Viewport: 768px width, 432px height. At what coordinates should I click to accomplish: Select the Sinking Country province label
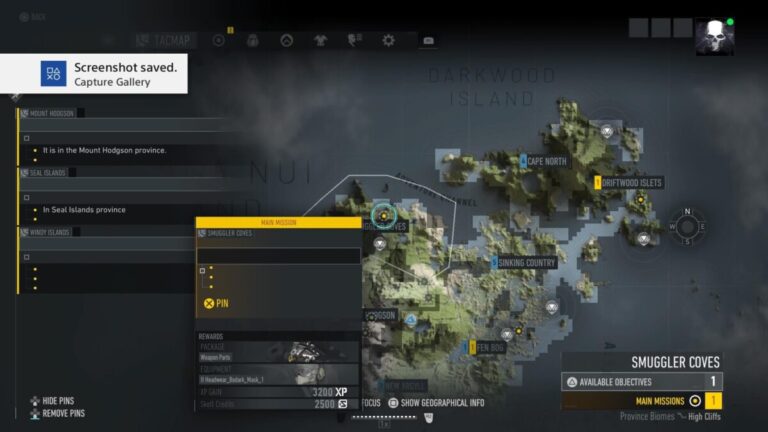[526, 263]
